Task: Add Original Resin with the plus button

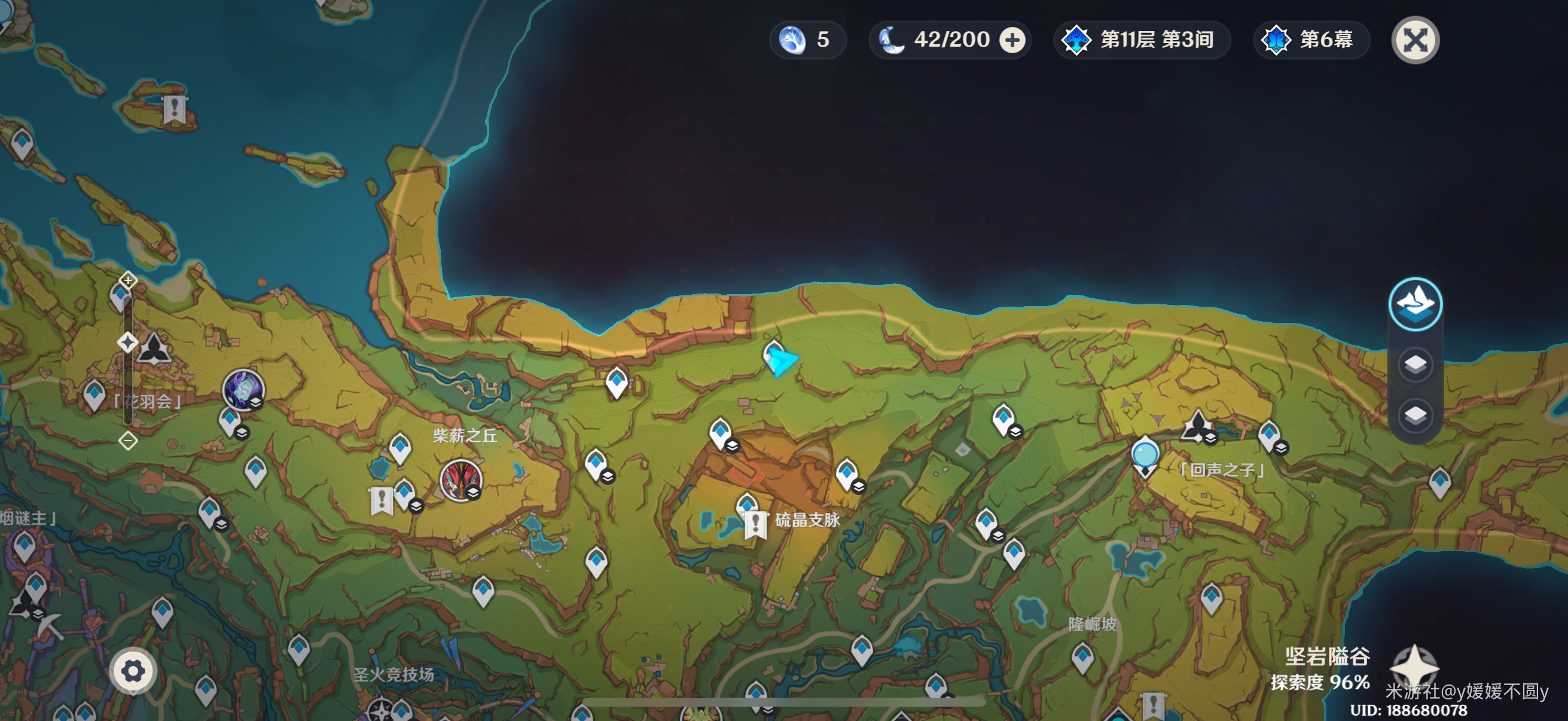Action: tap(1012, 40)
